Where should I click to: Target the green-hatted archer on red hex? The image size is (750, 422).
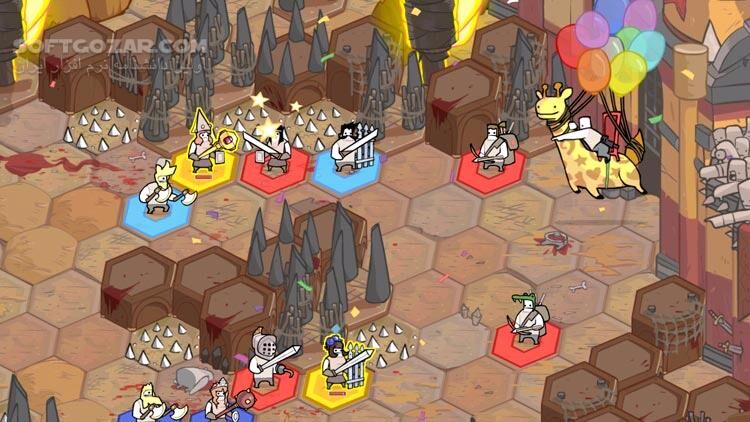coord(527,320)
